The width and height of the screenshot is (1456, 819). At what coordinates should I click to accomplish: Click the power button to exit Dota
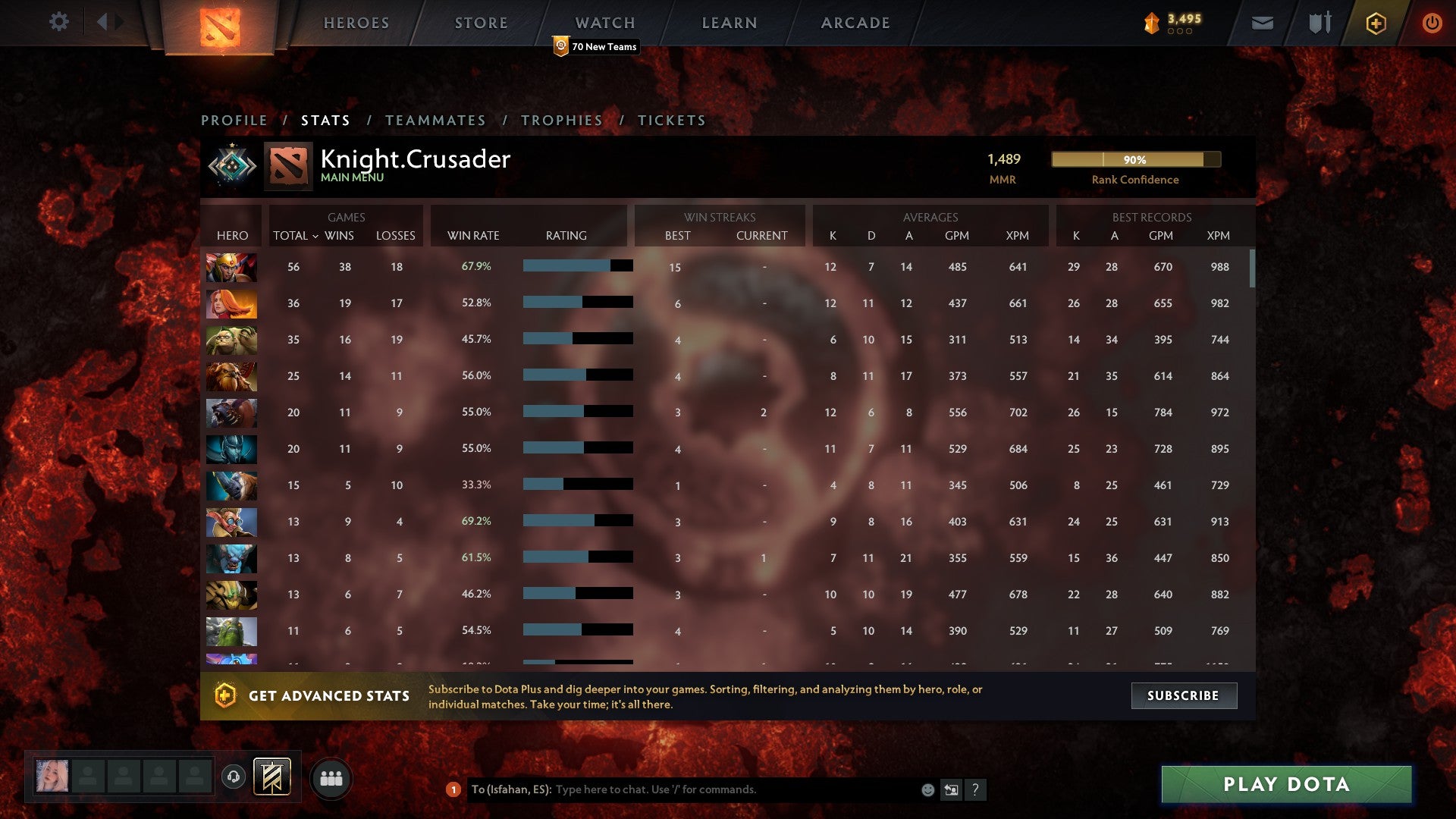1432,23
